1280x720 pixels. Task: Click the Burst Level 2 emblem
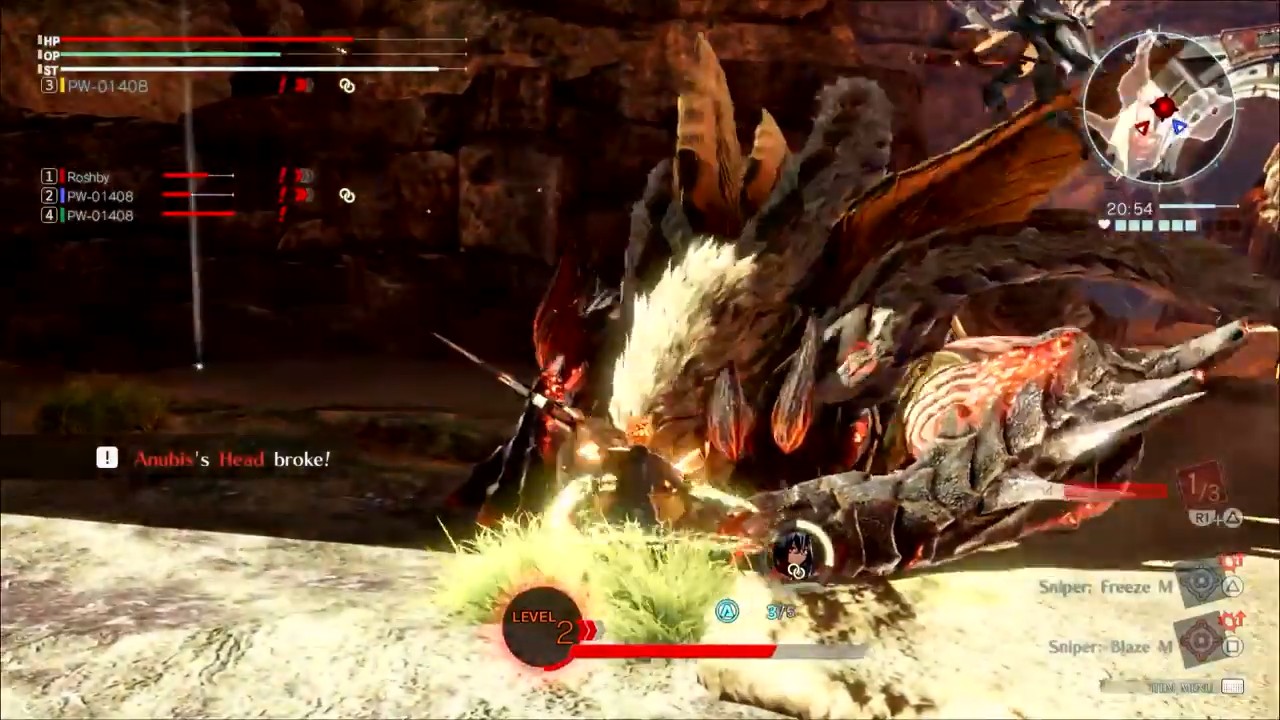[544, 626]
